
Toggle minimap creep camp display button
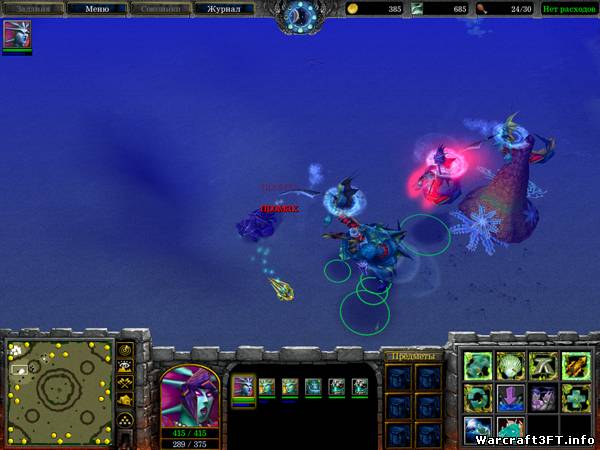coord(126,399)
